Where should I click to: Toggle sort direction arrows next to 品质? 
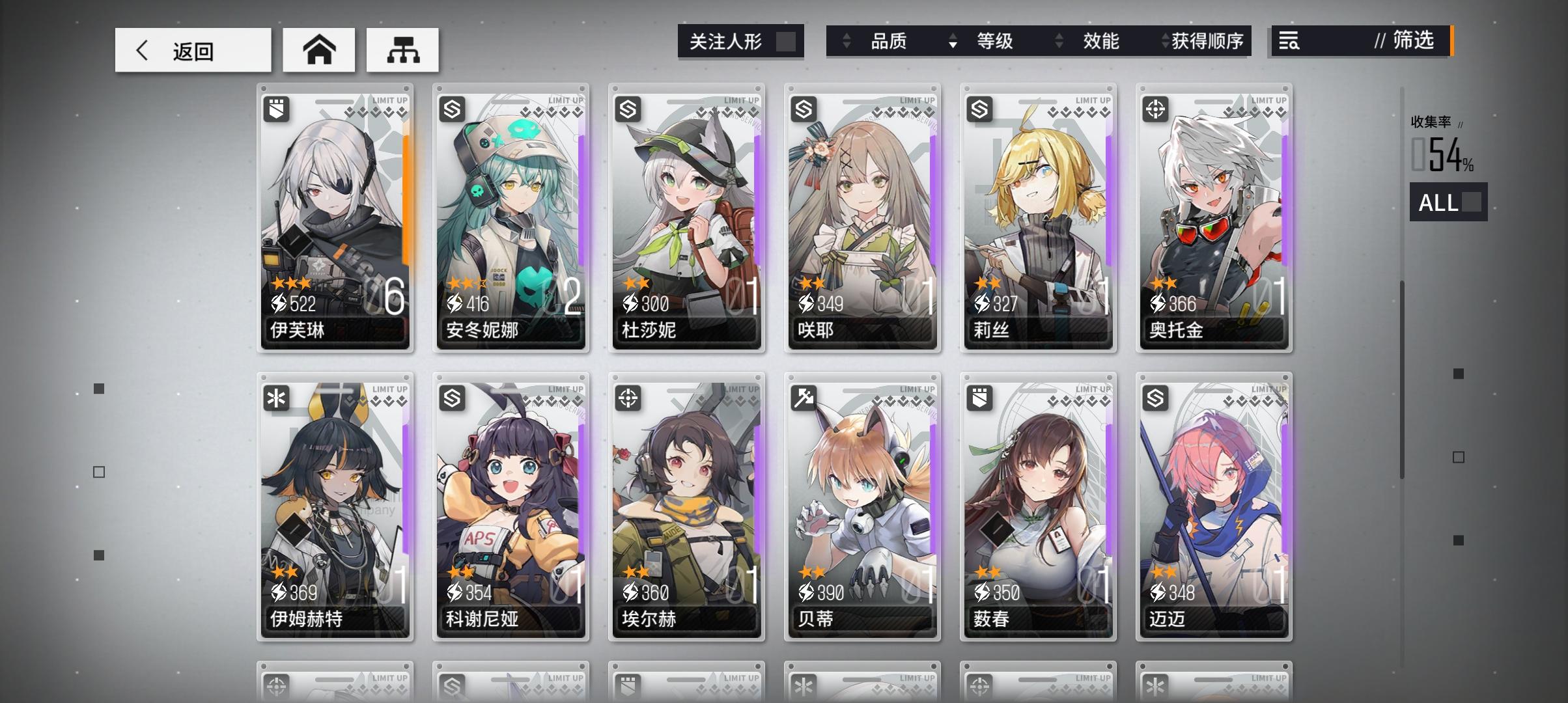(x=846, y=41)
